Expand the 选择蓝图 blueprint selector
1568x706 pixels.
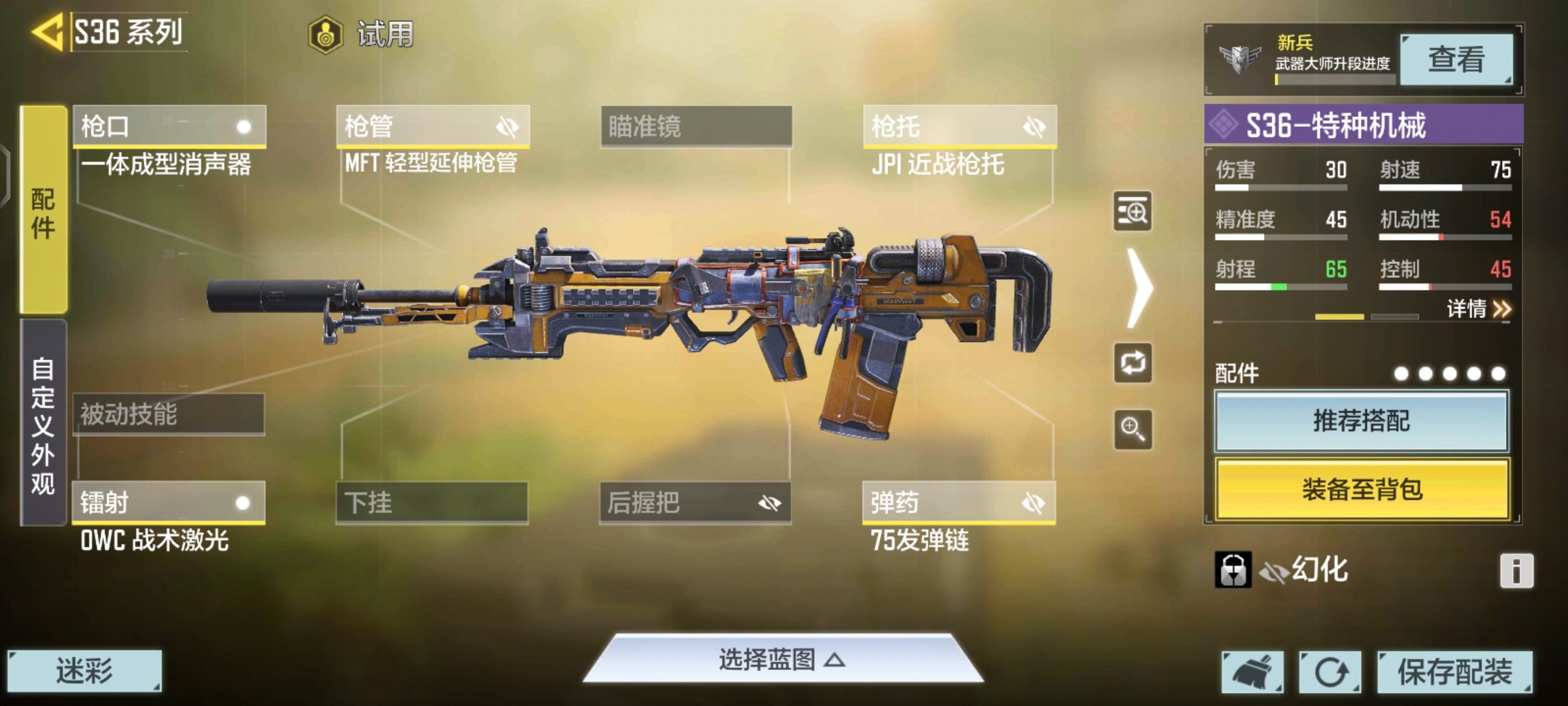783,660
